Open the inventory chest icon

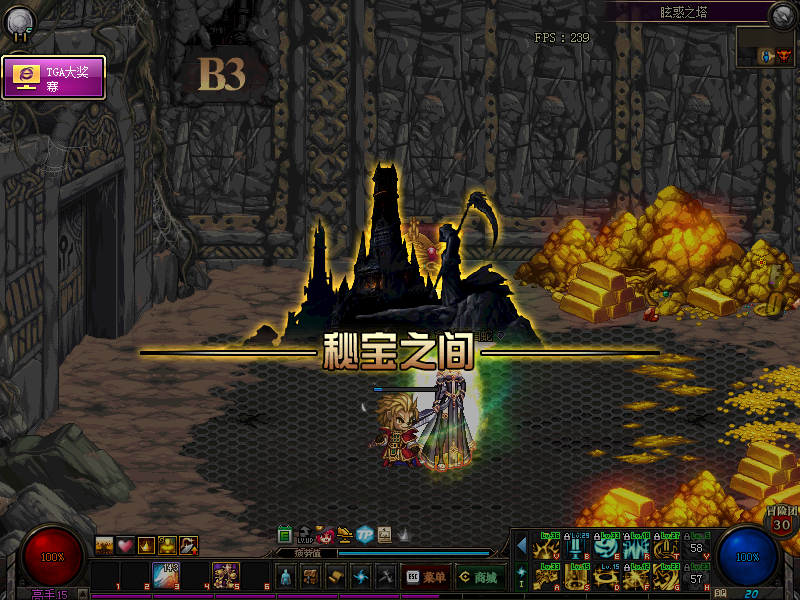310,577
